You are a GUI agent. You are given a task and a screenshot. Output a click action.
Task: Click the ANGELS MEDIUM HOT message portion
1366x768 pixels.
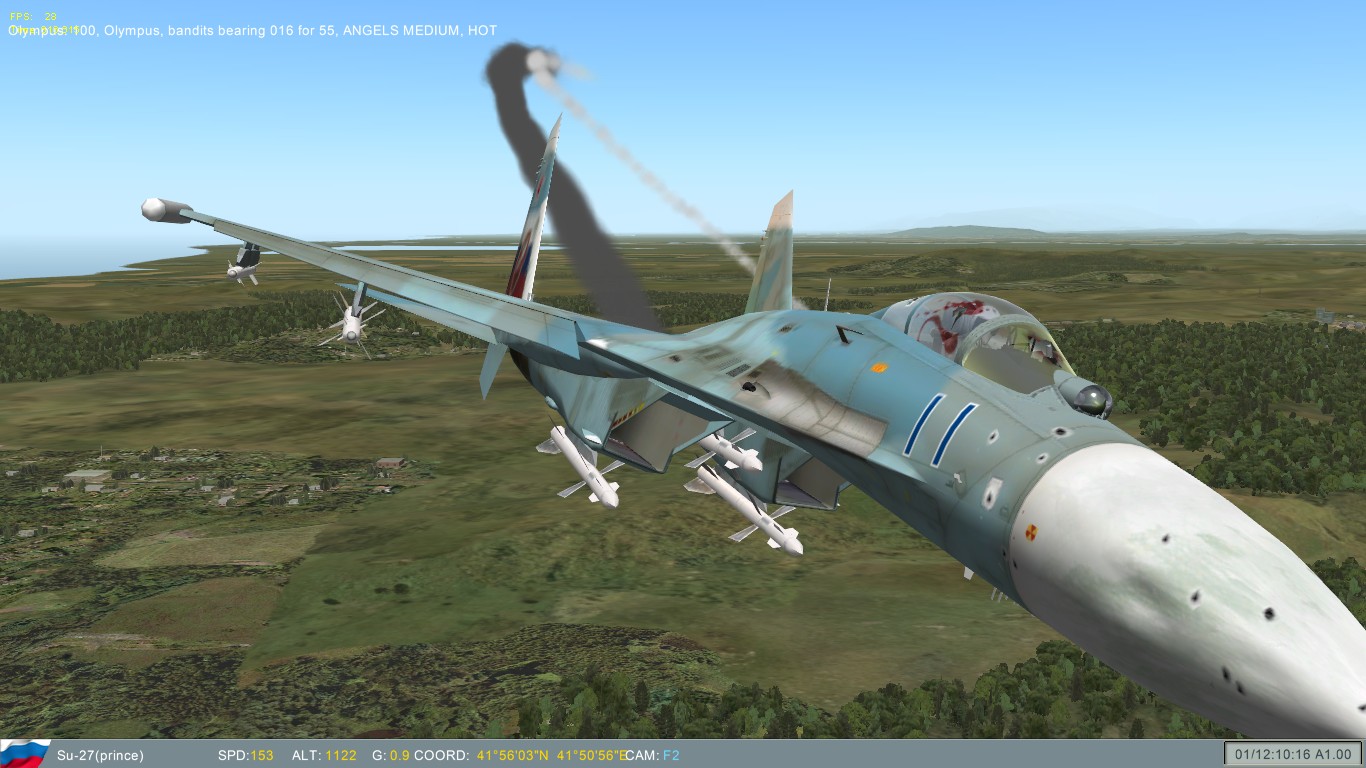420,30
